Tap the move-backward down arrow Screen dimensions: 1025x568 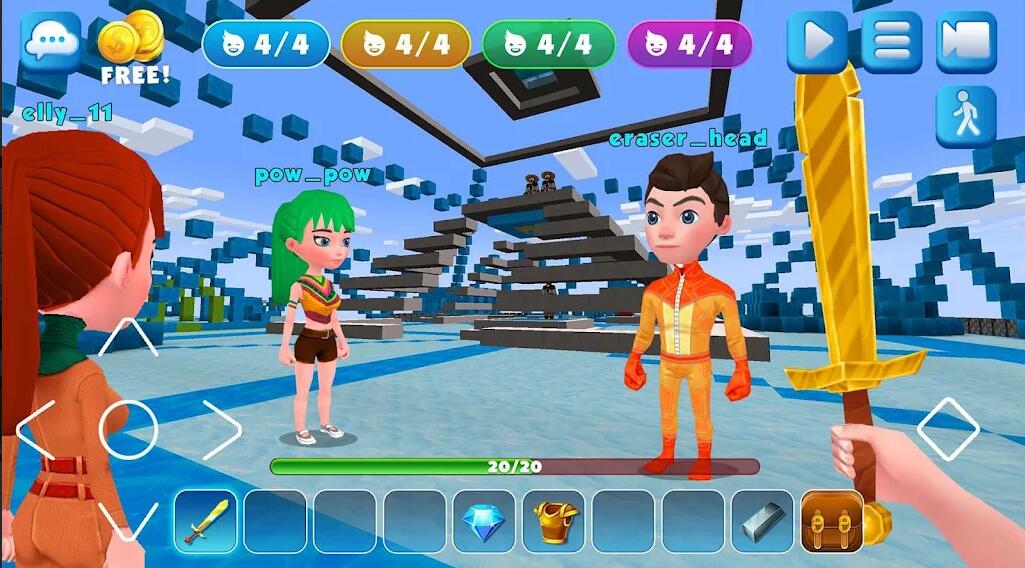(x=128, y=520)
